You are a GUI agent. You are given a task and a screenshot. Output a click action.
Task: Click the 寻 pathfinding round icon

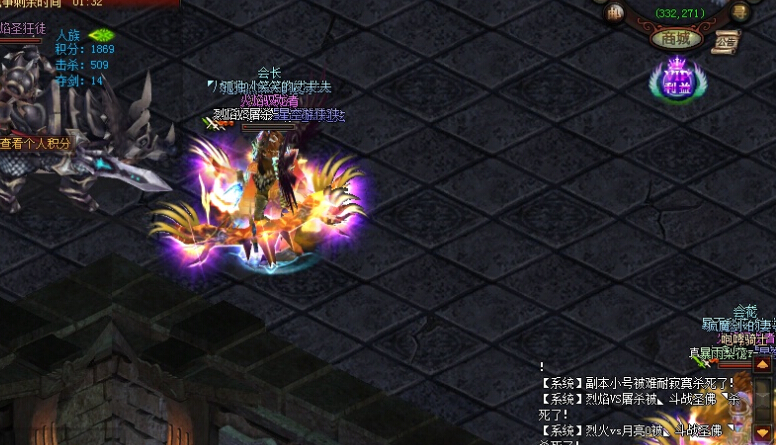(x=740, y=13)
